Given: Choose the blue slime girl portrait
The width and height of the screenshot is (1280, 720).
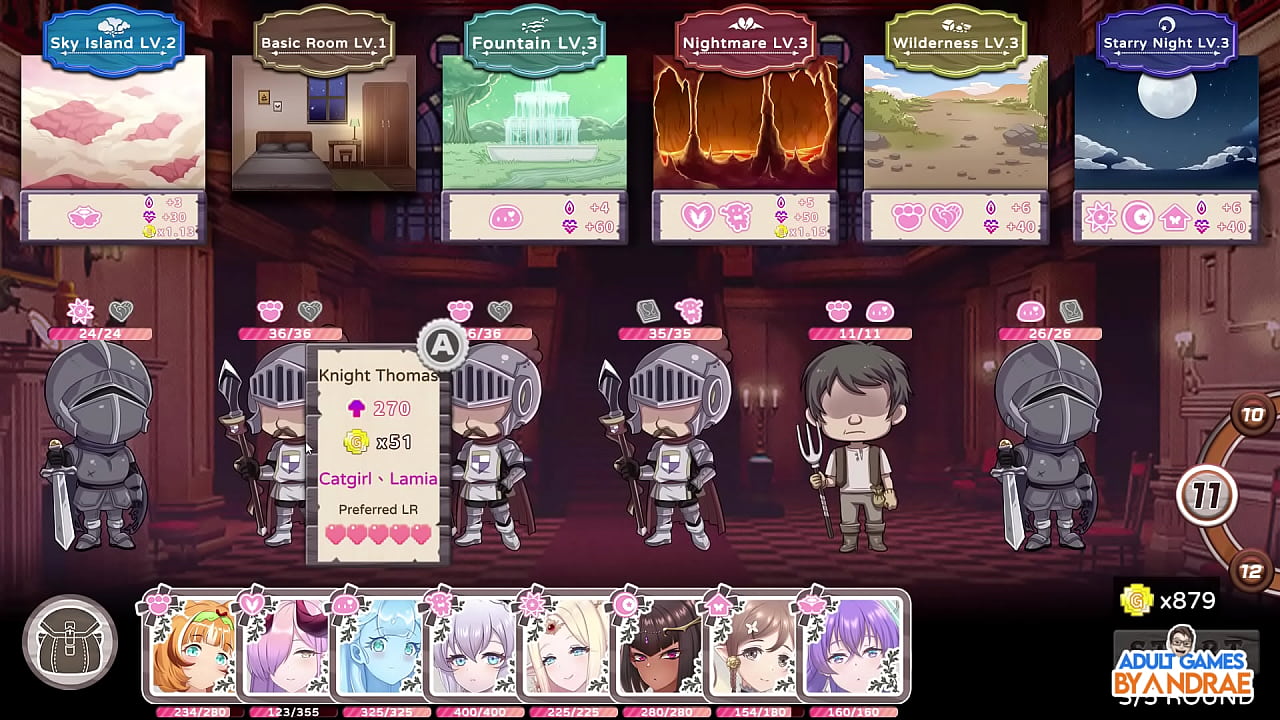Looking at the screenshot, I should click(x=381, y=650).
